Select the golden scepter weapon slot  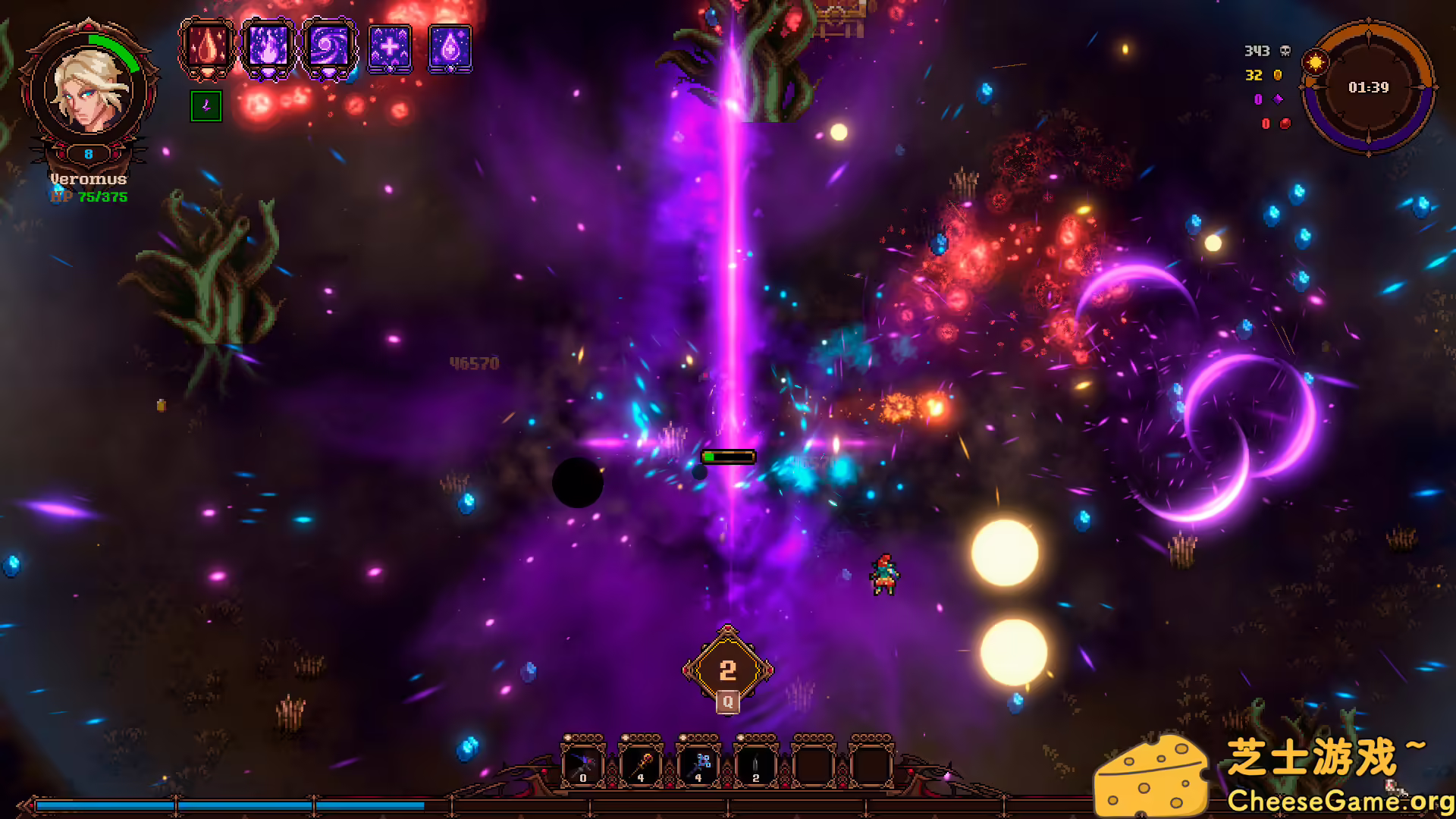(641, 764)
